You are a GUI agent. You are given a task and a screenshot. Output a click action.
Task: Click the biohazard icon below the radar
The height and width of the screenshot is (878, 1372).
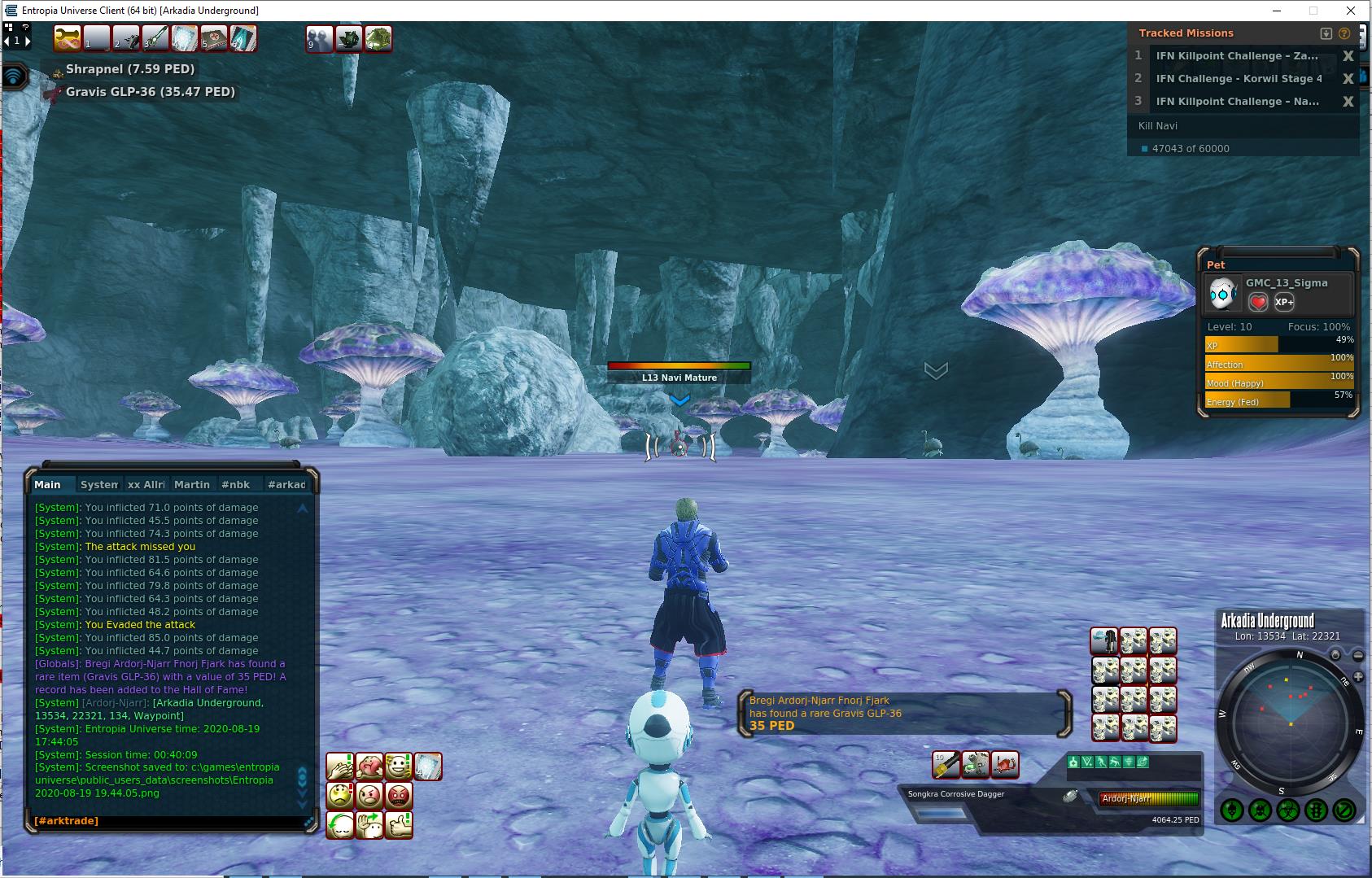(x=1287, y=810)
